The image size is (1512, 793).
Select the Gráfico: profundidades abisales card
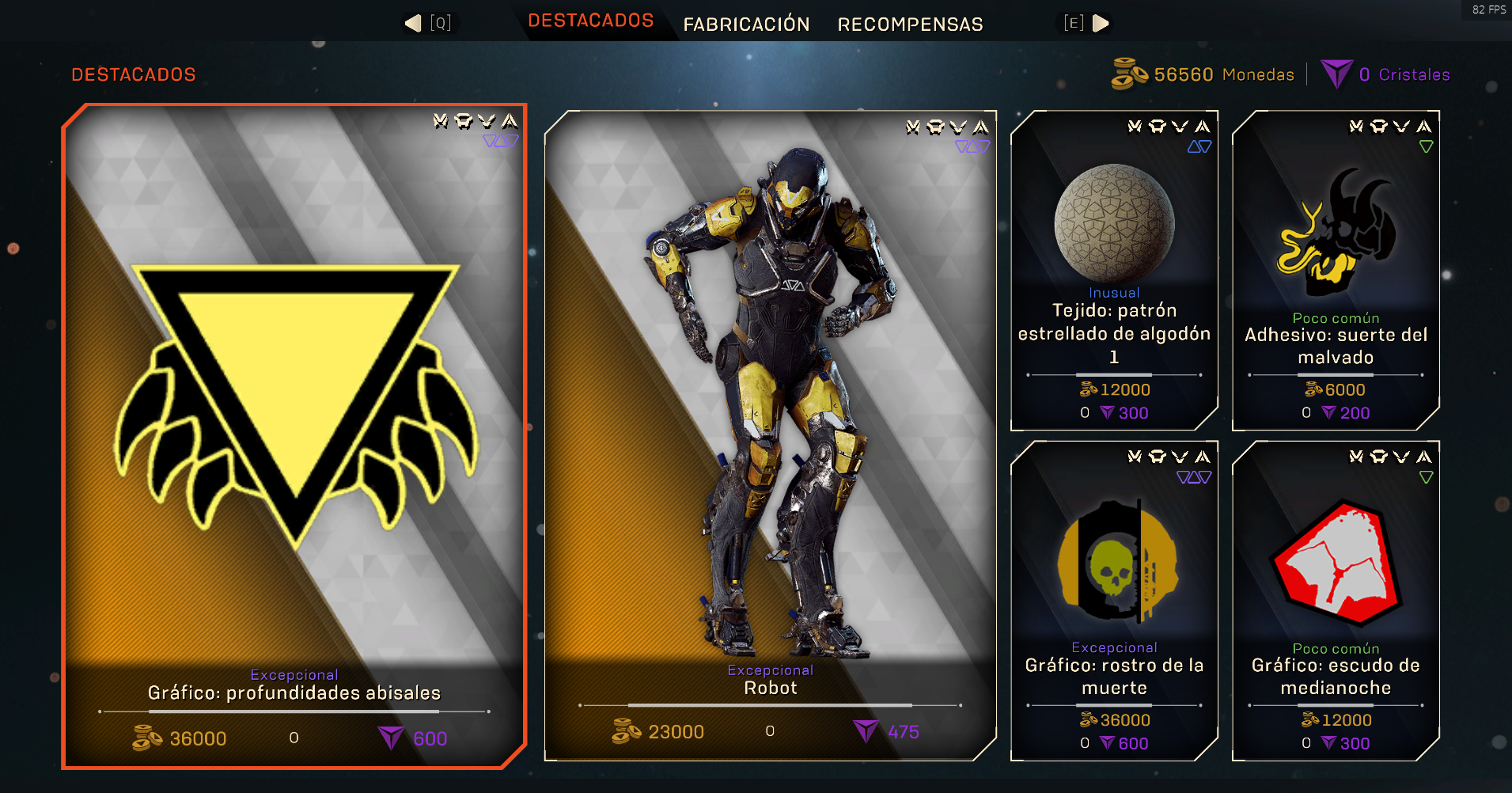[294, 435]
